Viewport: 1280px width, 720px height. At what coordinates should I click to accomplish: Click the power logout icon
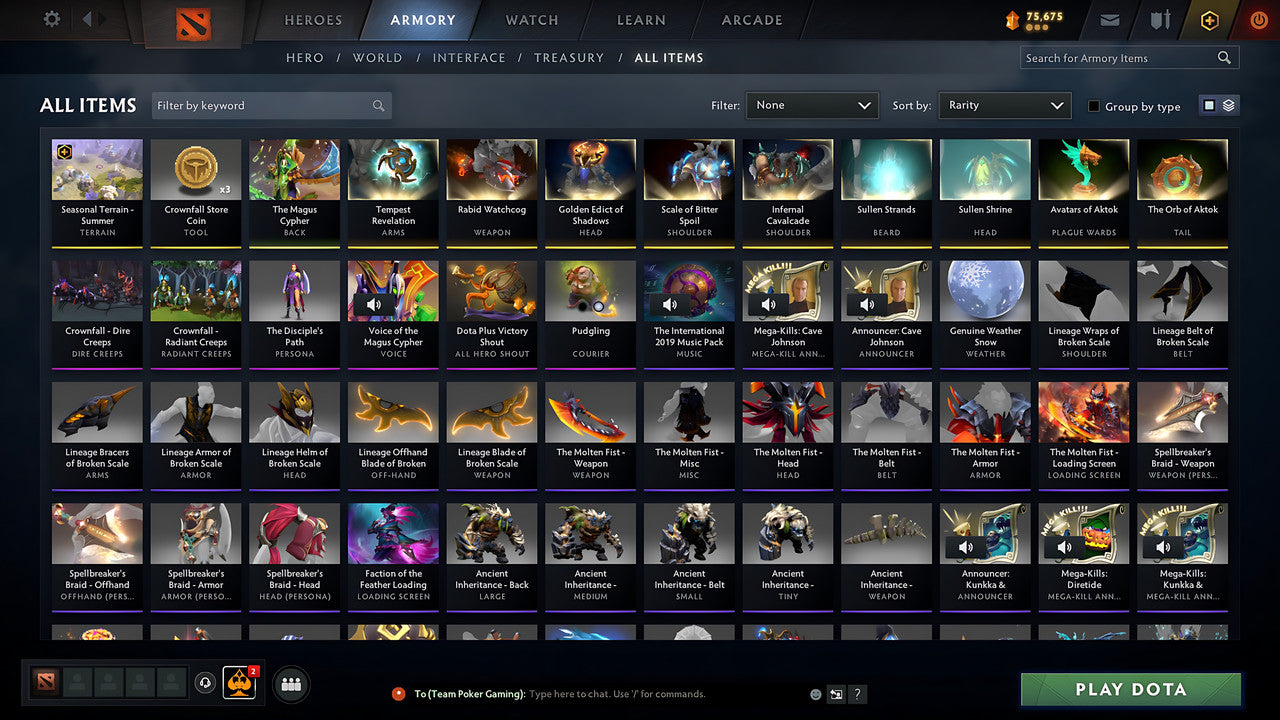pyautogui.click(x=1258, y=19)
